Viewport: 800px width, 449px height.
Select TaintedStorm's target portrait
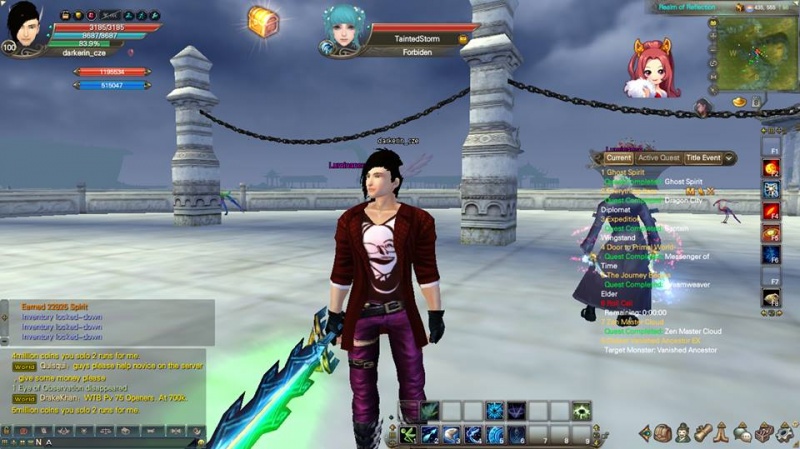(341, 29)
